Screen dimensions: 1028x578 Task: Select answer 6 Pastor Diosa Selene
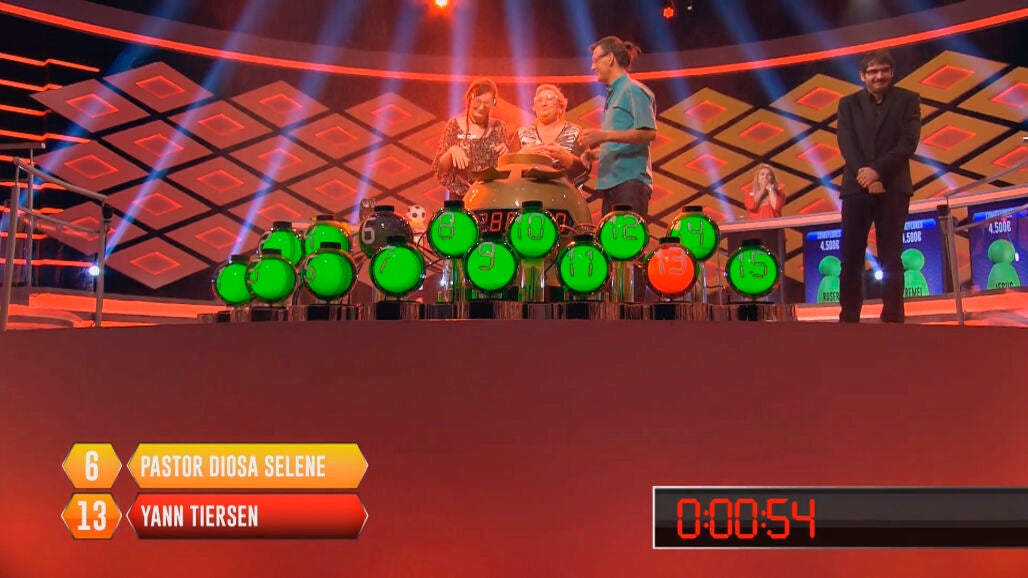point(246,466)
